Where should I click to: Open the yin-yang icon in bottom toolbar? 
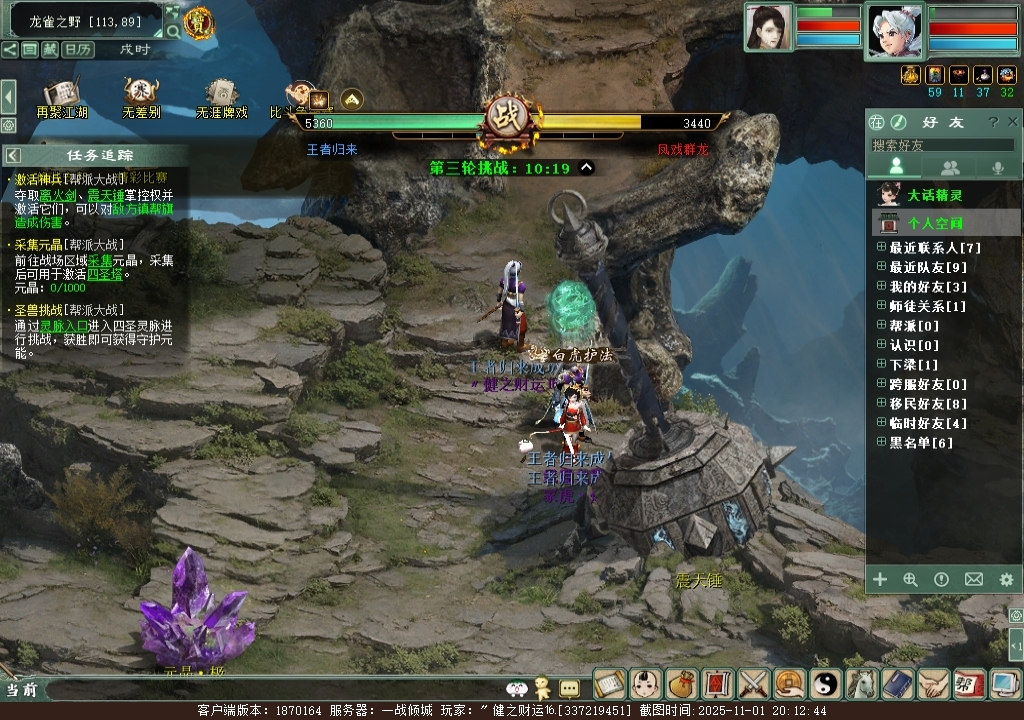[x=826, y=684]
